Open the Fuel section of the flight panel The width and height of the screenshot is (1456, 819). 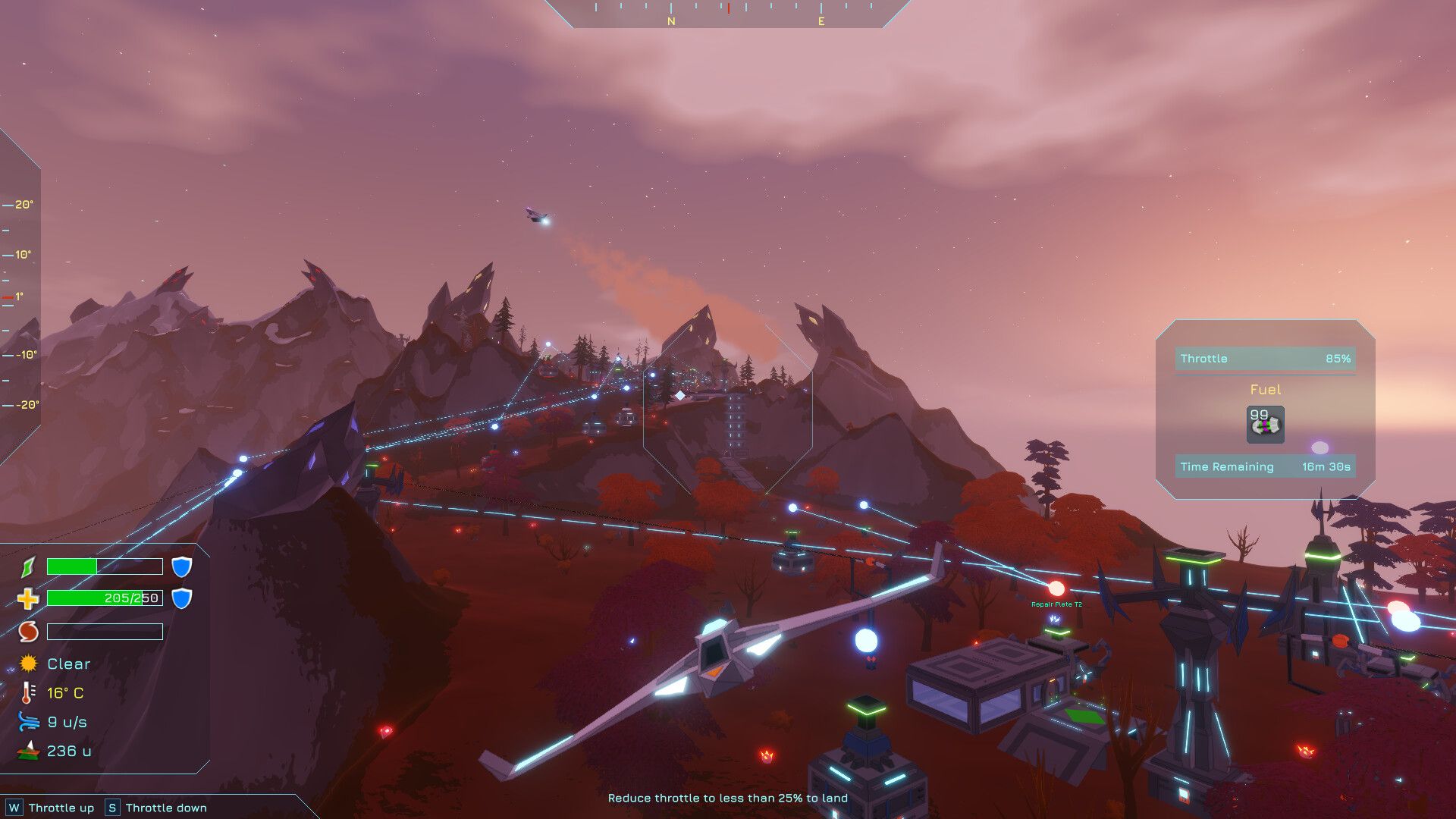coord(1265,389)
